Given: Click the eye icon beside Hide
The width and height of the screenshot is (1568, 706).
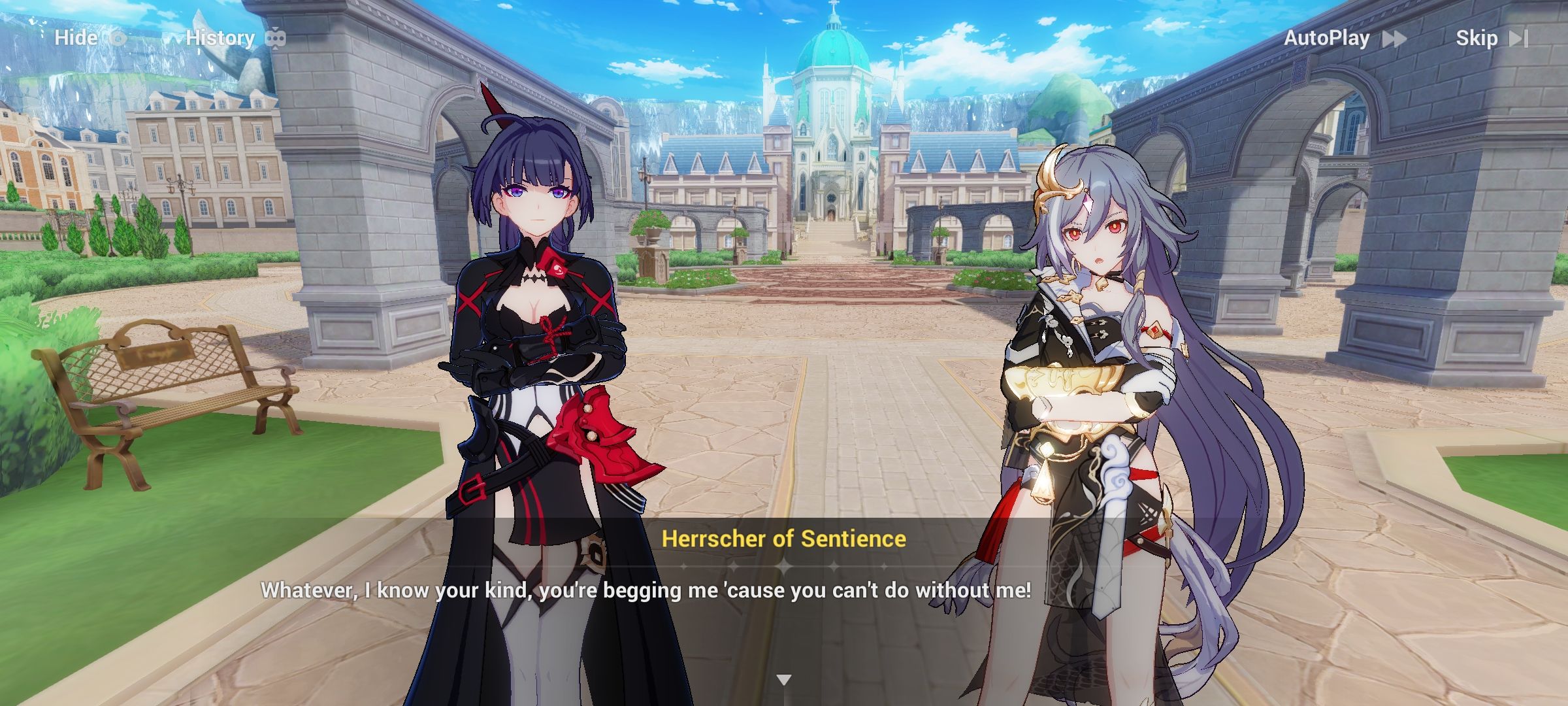Looking at the screenshot, I should 118,38.
